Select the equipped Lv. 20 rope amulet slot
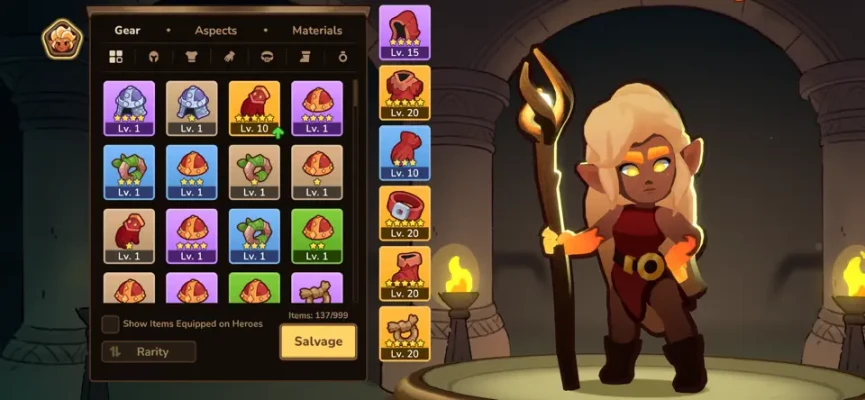The width and height of the screenshot is (865, 400). [x=405, y=333]
